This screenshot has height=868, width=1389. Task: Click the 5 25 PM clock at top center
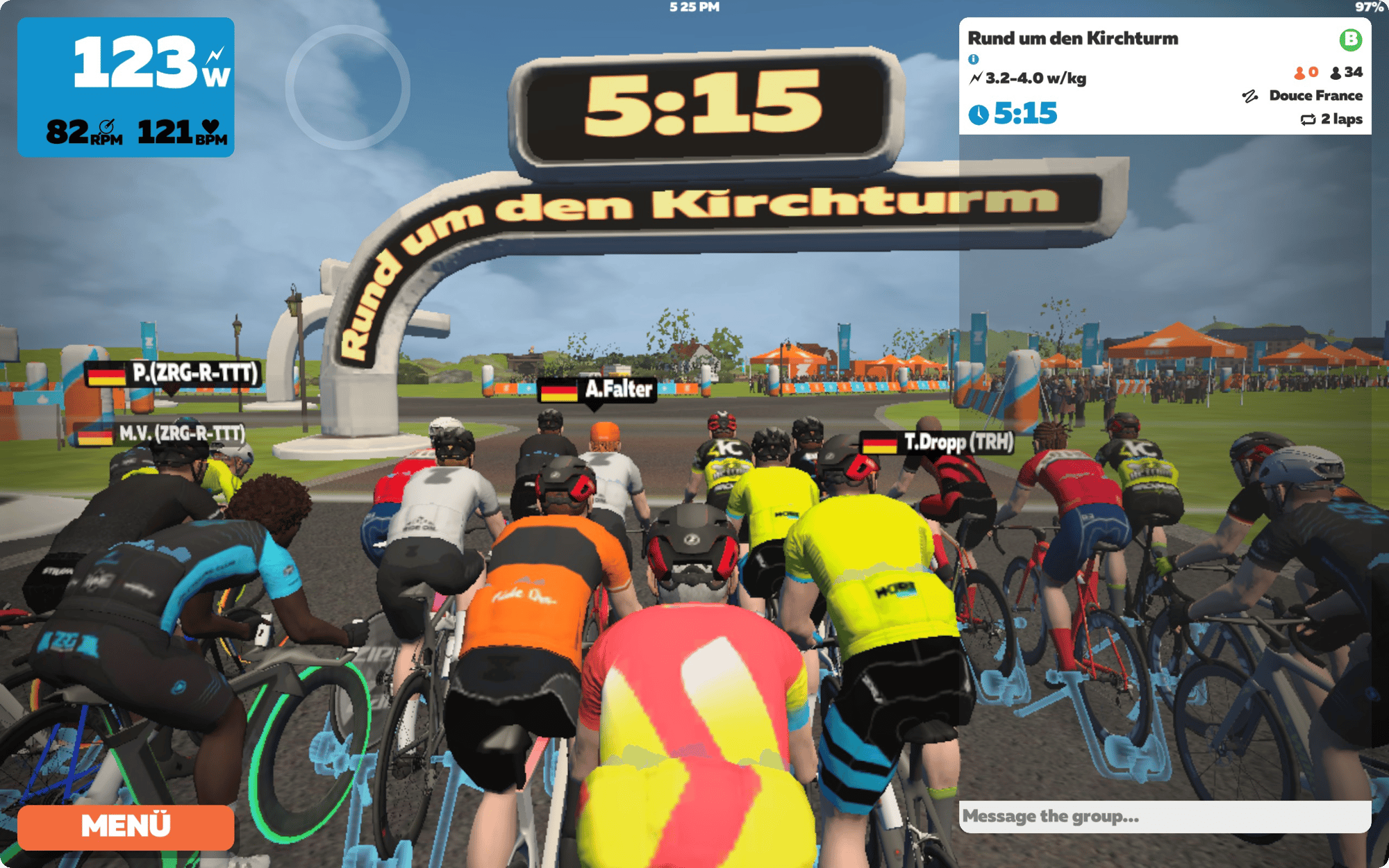point(693,8)
